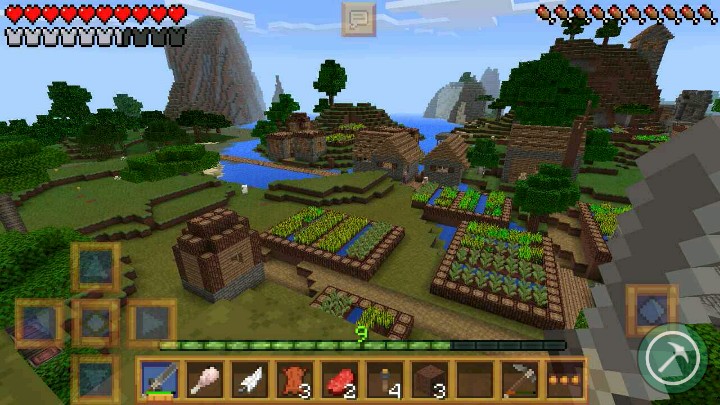720x405 pixels.
Task: Choose the feather slot in the hotbar
Action: coord(249,380)
